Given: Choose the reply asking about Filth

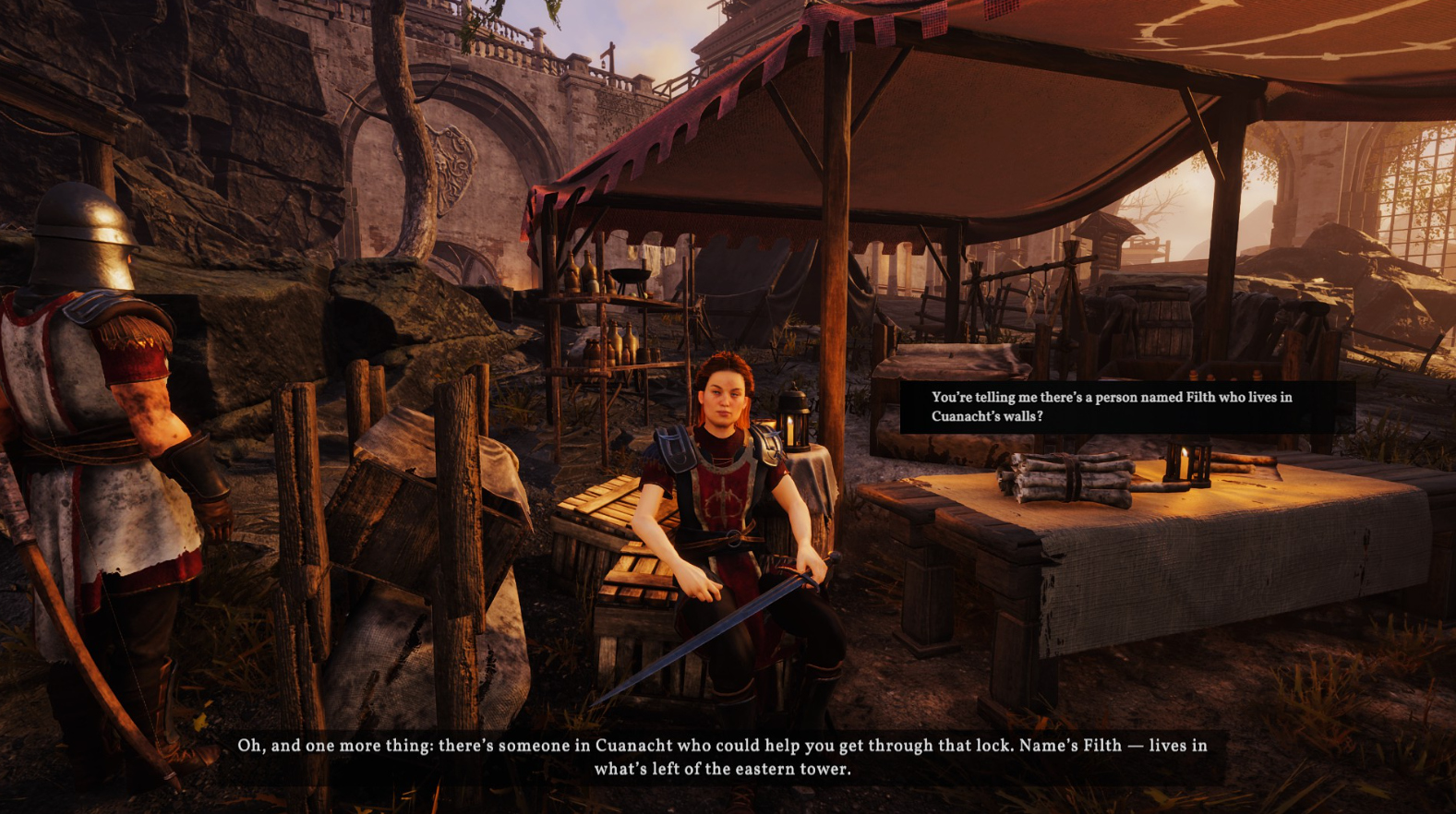Looking at the screenshot, I should [1111, 407].
